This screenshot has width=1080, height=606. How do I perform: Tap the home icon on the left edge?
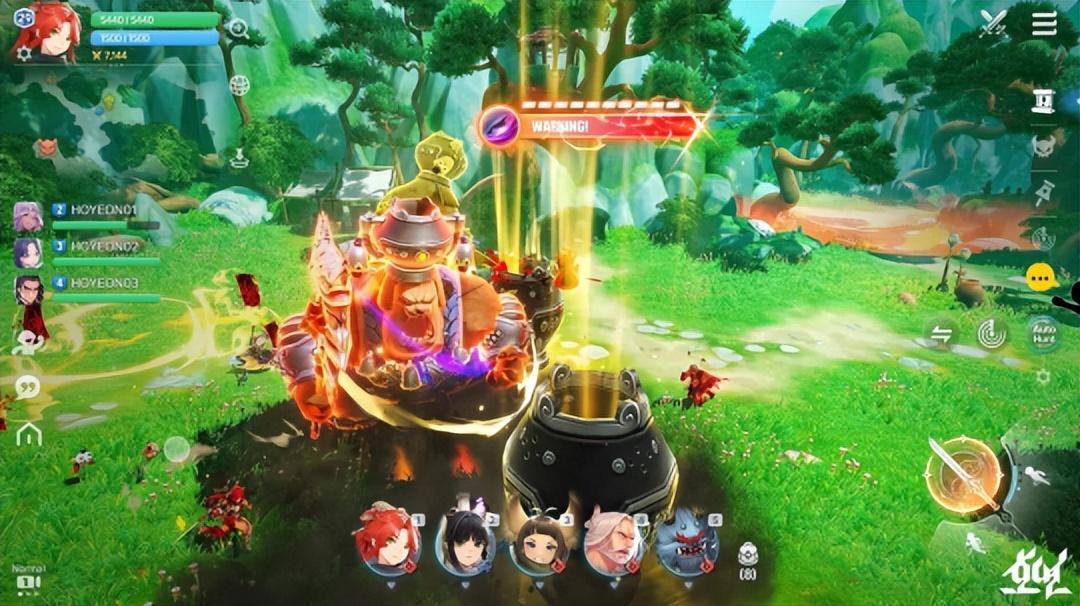point(28,433)
